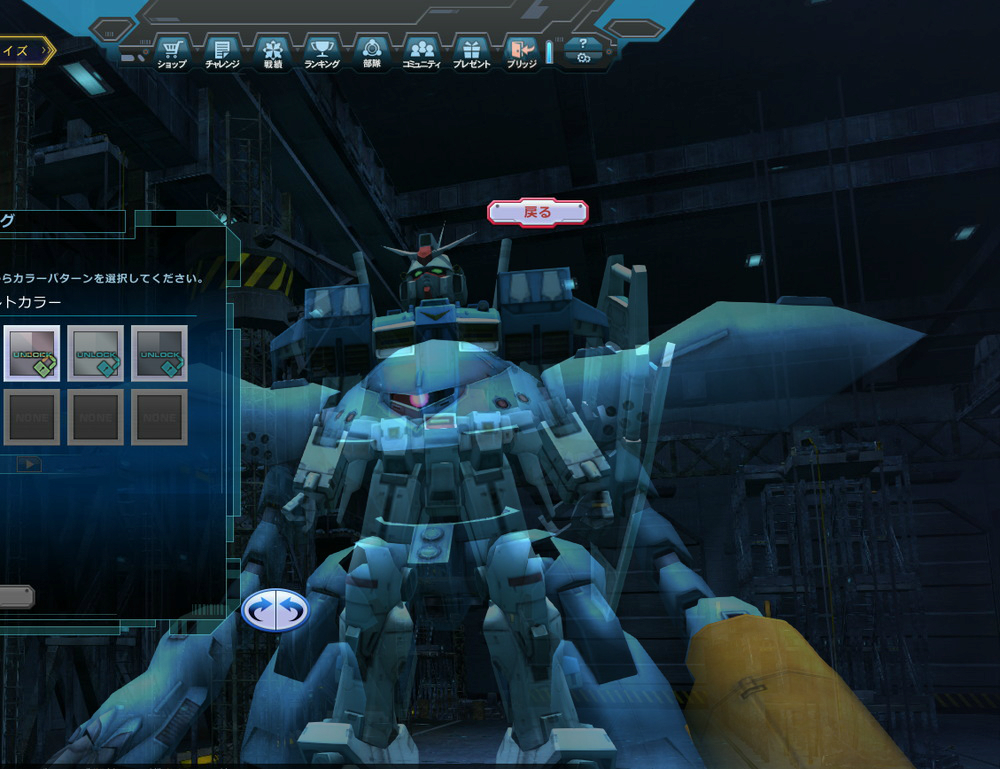The image size is (1000, 769).
Task: Open the チャレンジ challenge menu
Action: (222, 52)
